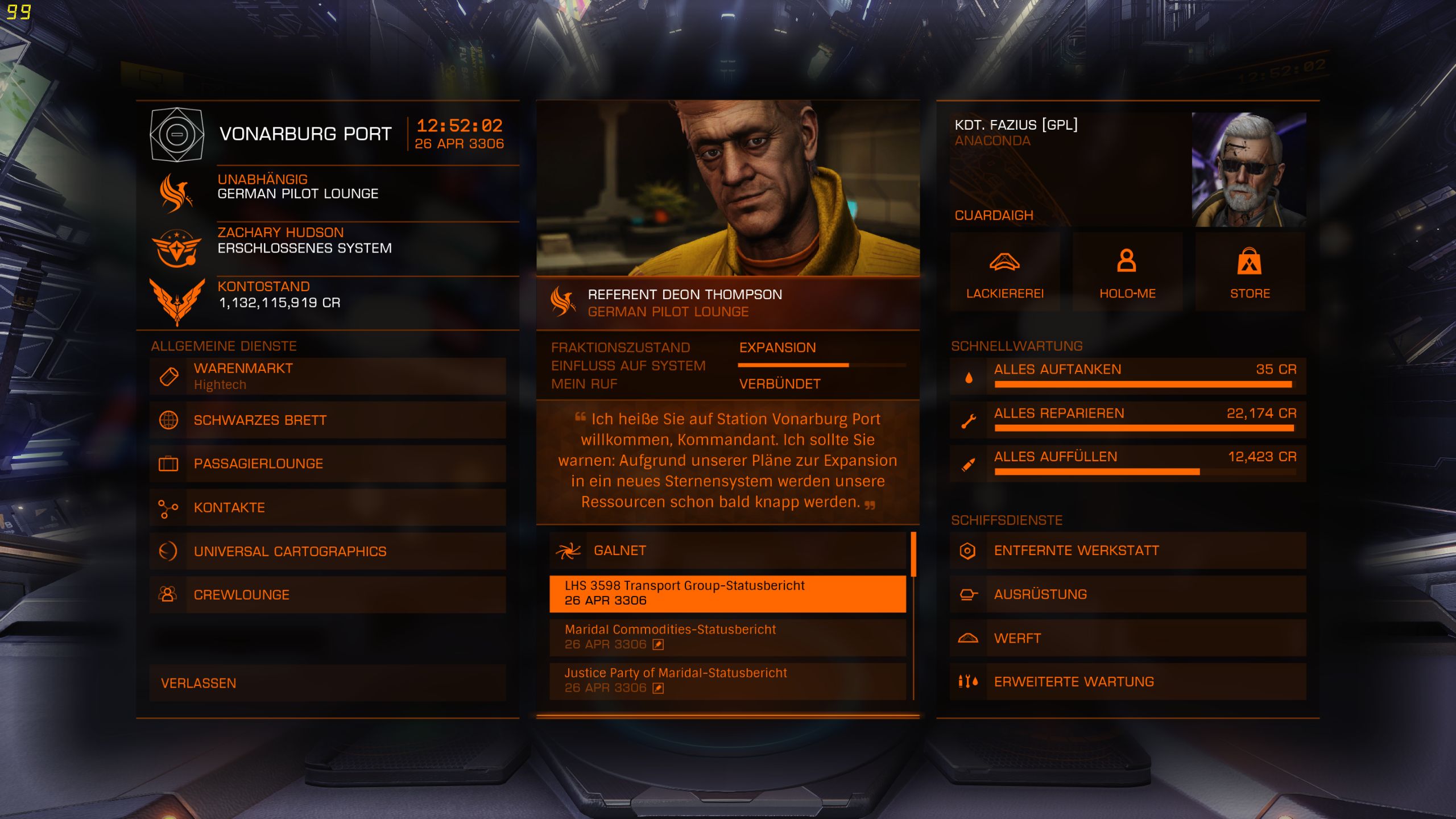This screenshot has width=1456, height=819.
Task: Enter the Passagierlounge
Action: (x=328, y=464)
